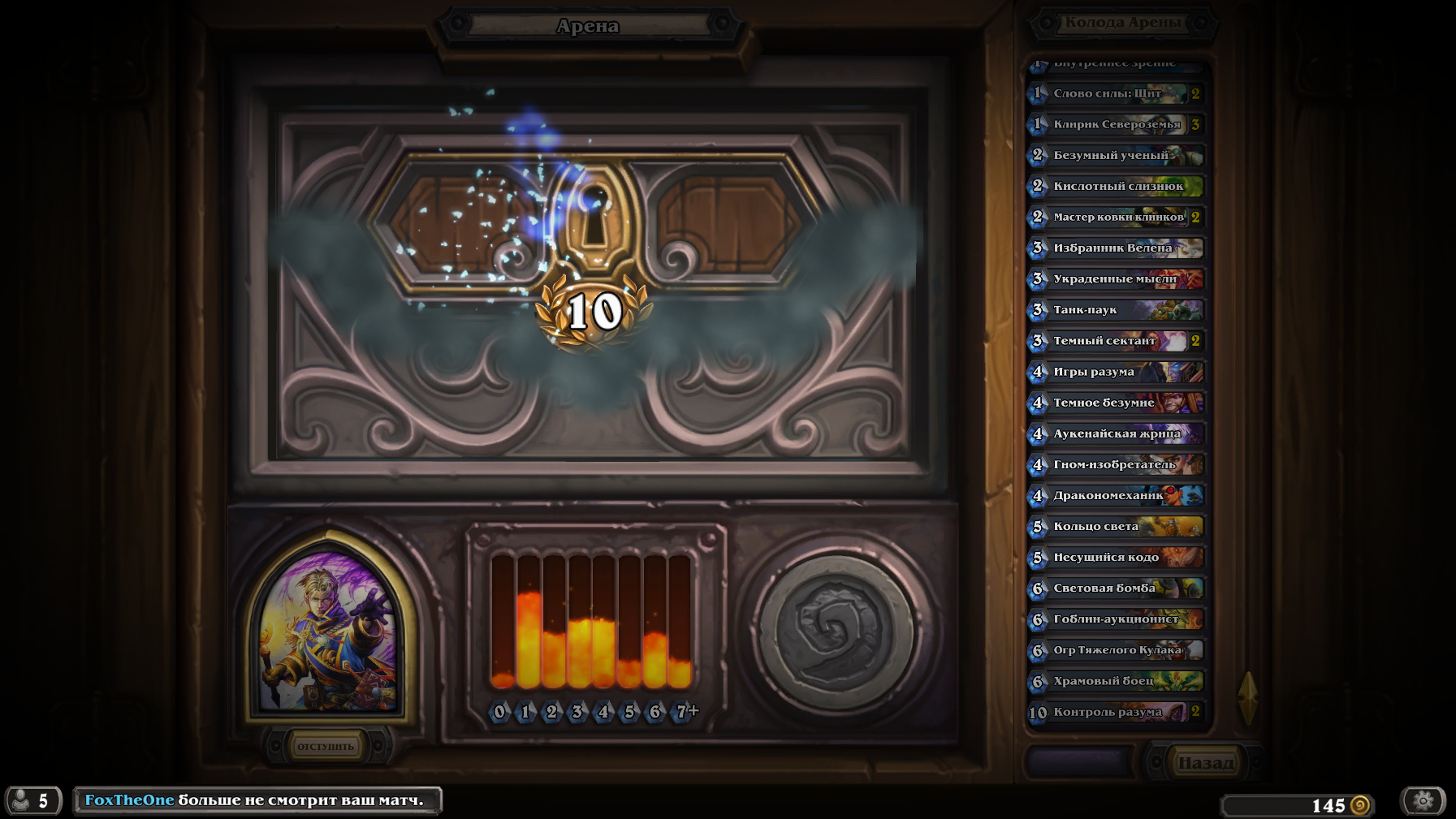
Task: Select the Гоблин-аукционист card row
Action: pos(1116,619)
